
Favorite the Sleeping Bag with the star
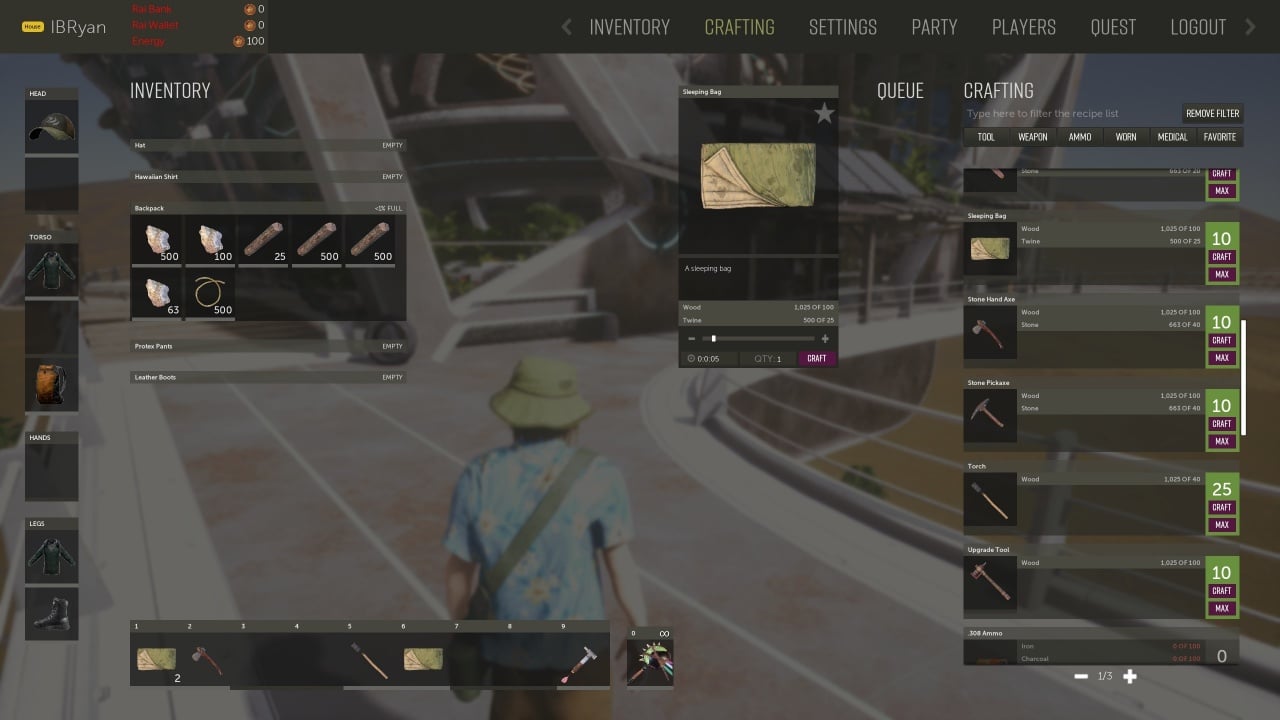pos(824,114)
